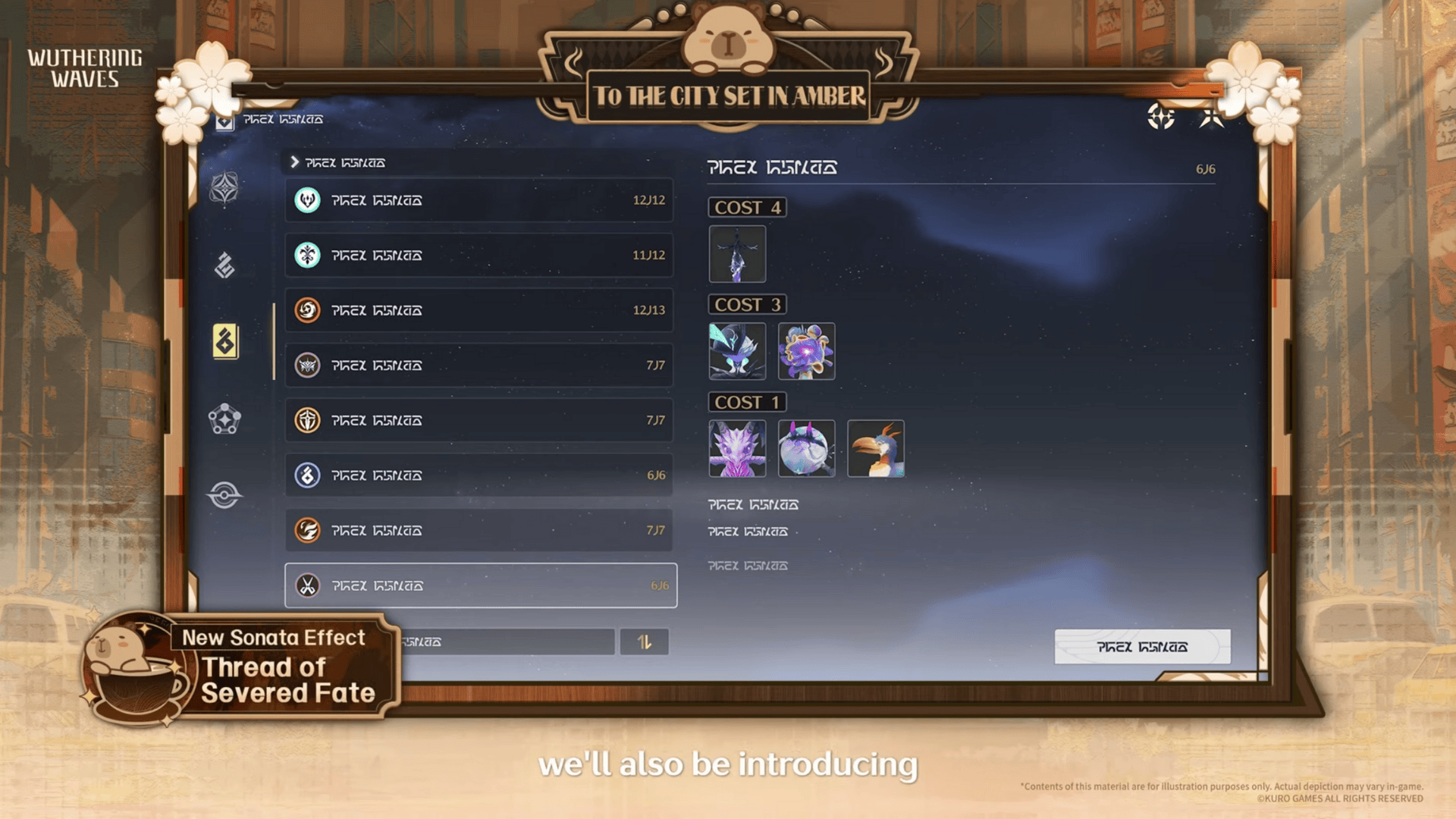Open the circular ring sidebar tab at bottom

(x=224, y=495)
